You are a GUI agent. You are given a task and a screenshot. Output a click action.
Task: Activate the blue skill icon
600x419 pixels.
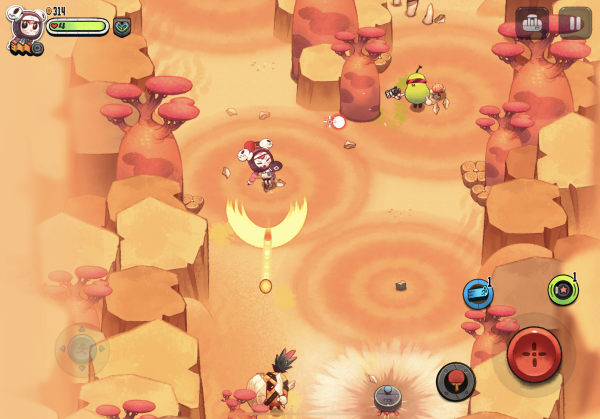coord(477,293)
